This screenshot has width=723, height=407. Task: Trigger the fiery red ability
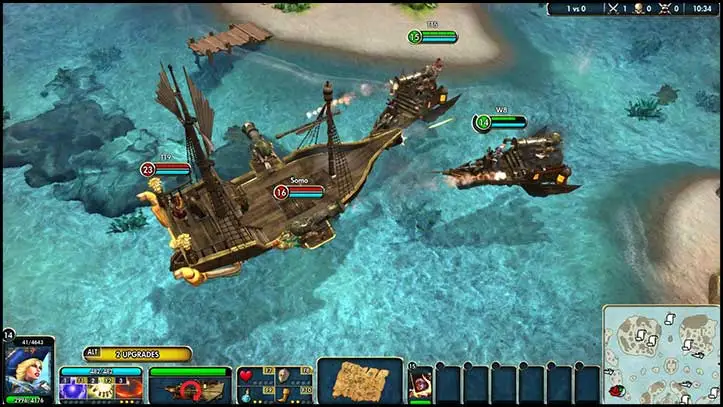[129, 390]
